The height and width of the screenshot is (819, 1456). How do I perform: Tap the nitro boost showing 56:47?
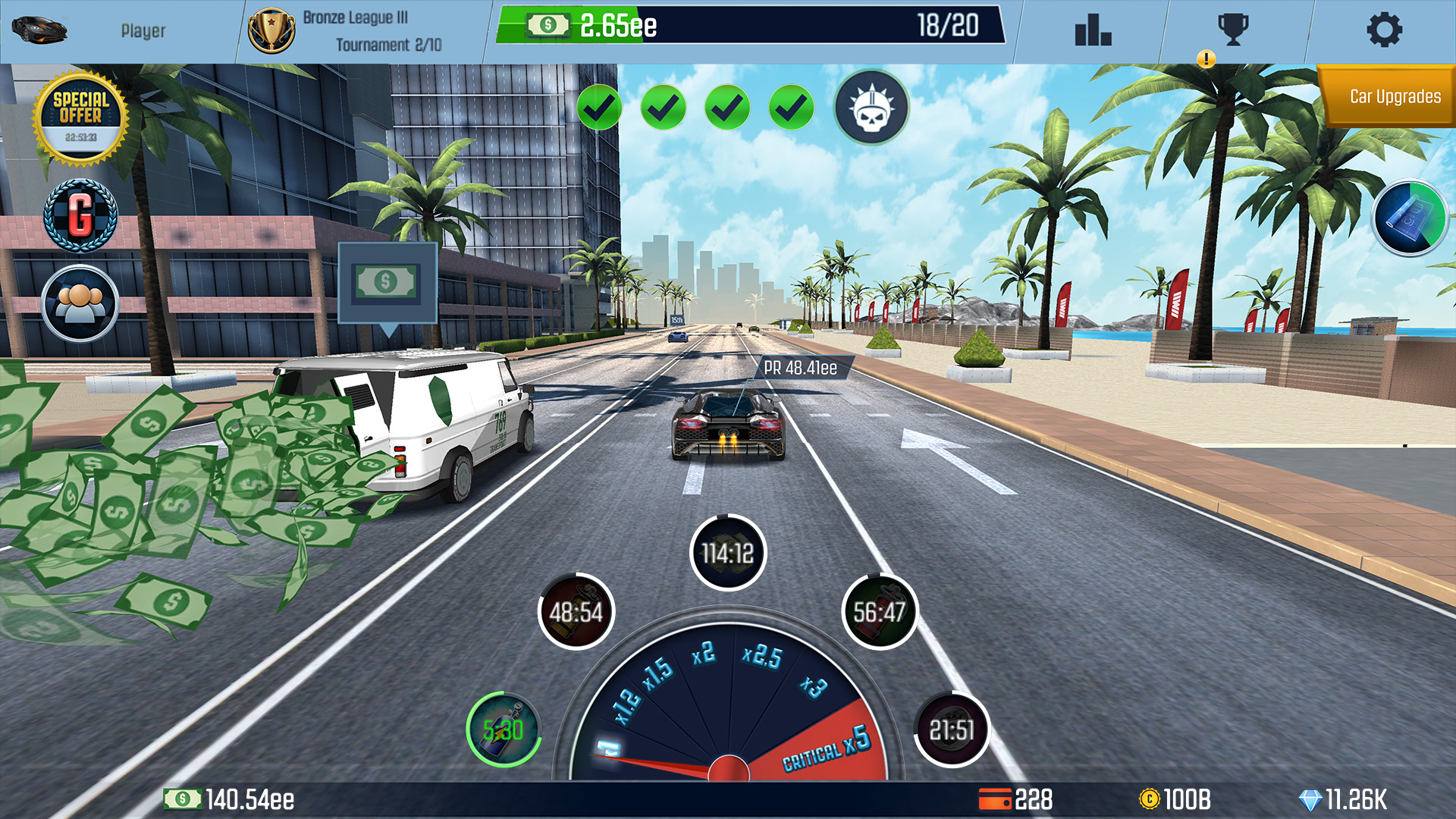[x=880, y=610]
